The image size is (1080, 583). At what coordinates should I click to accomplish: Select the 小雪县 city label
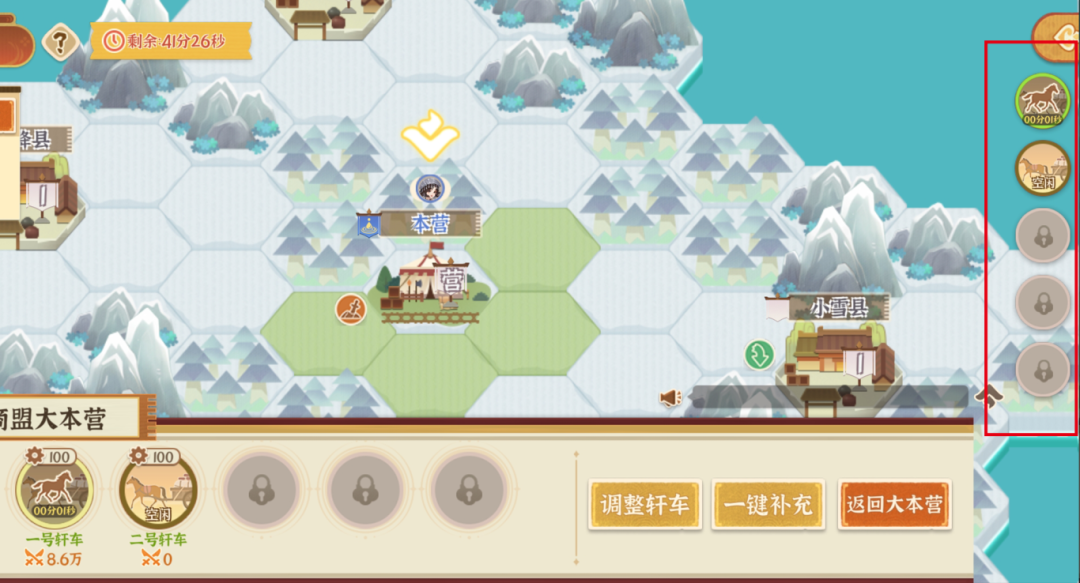coord(838,308)
